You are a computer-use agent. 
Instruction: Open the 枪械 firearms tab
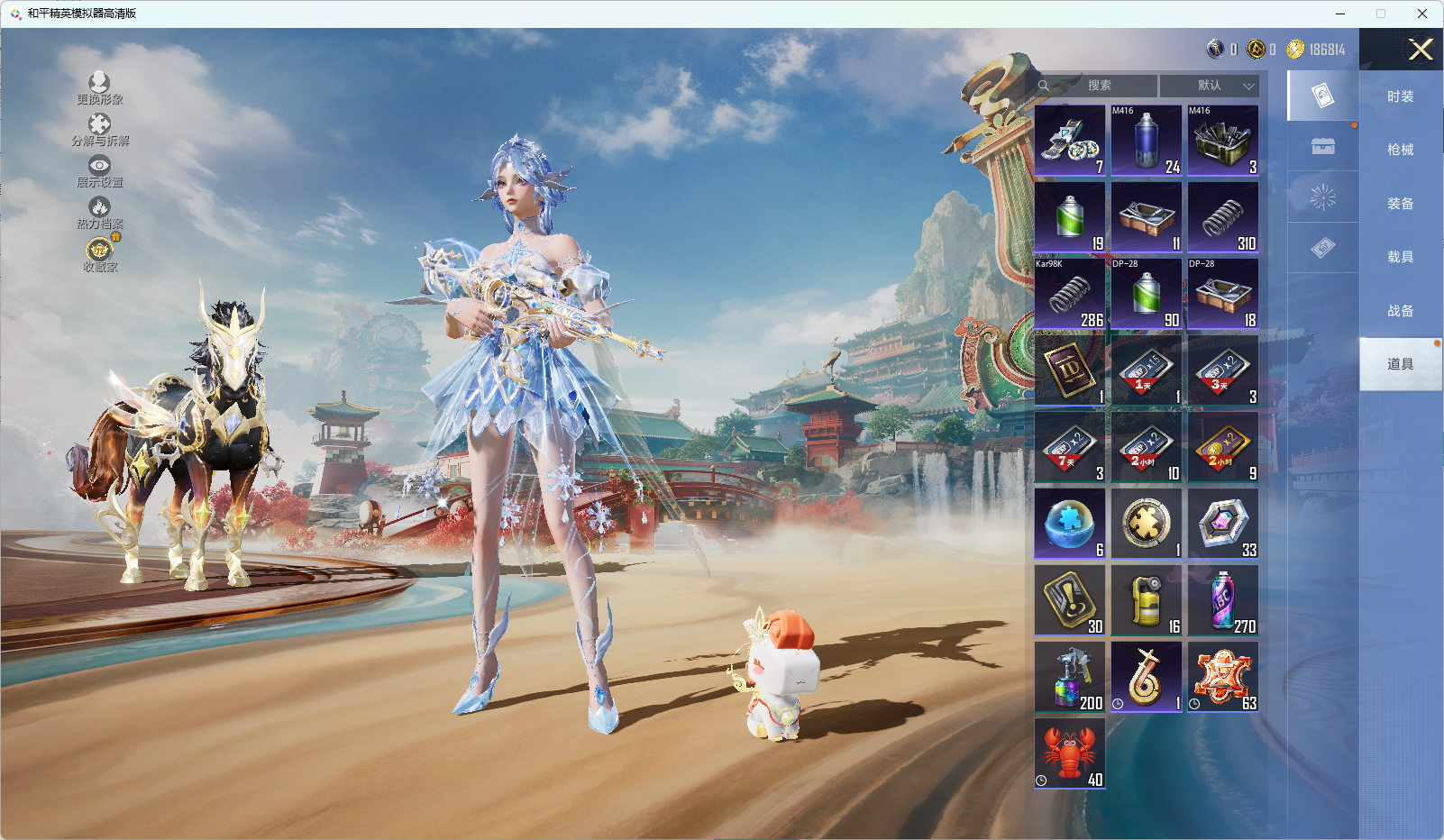(x=1400, y=150)
